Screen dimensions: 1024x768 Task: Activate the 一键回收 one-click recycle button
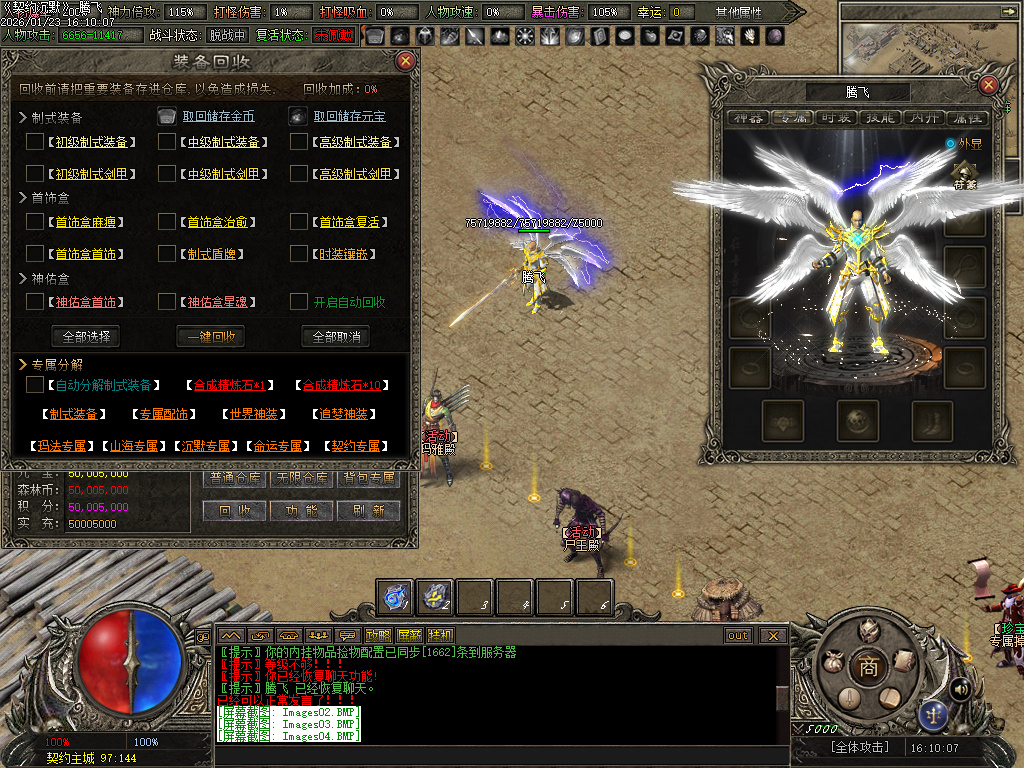tap(210, 336)
